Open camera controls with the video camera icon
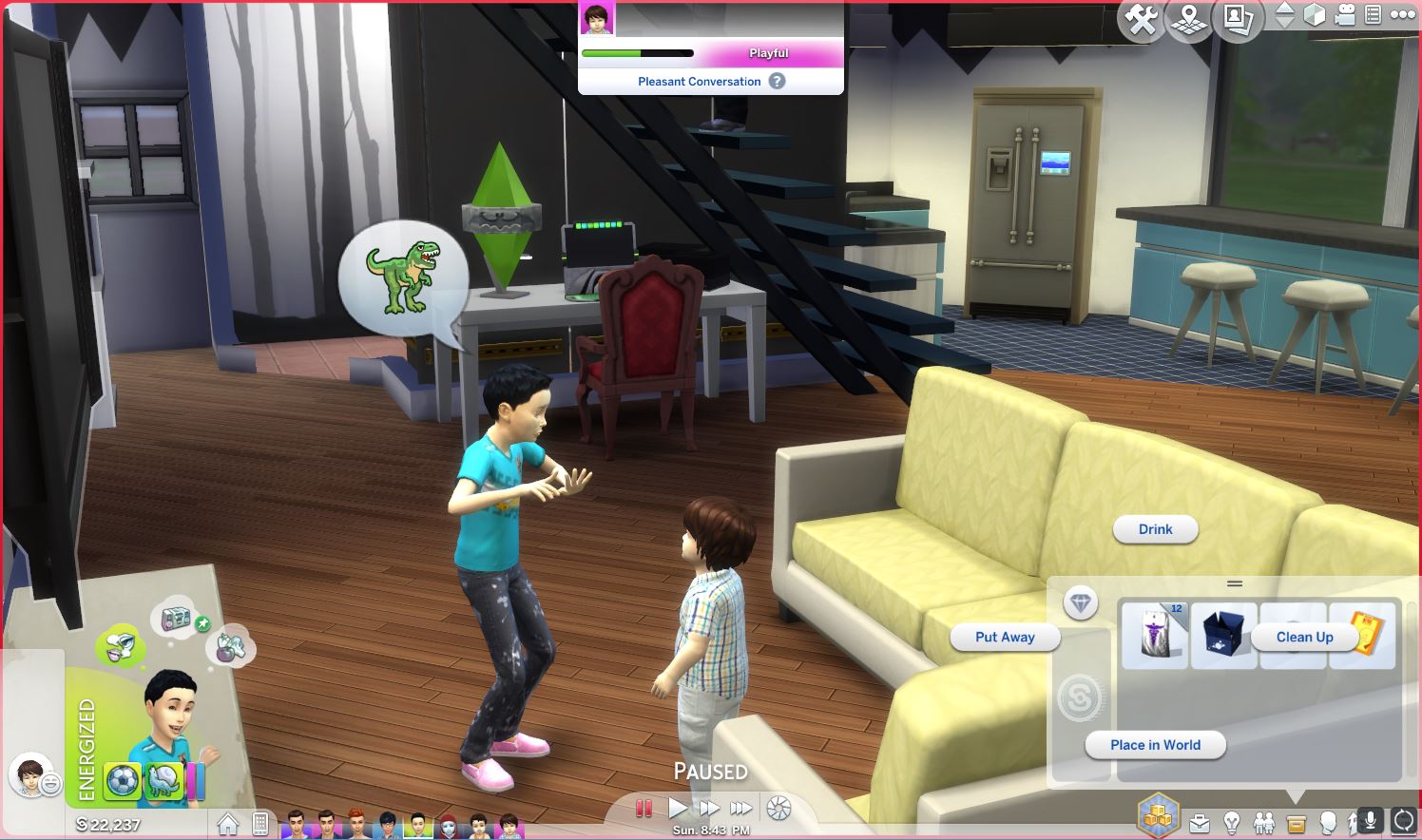1422x840 pixels. [1345, 15]
